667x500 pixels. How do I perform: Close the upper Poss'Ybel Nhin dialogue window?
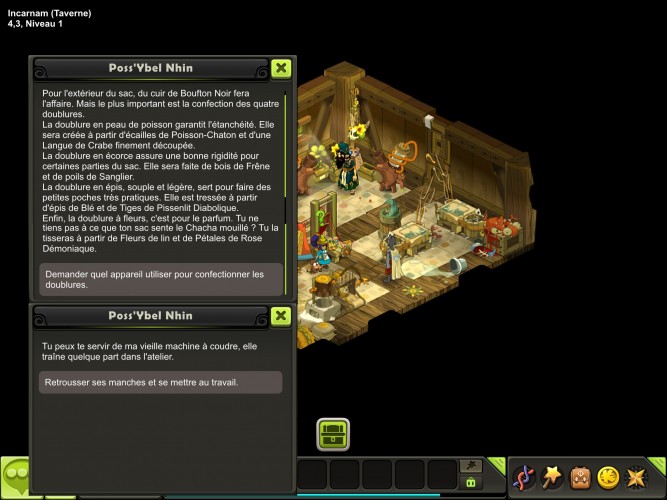coord(281,69)
